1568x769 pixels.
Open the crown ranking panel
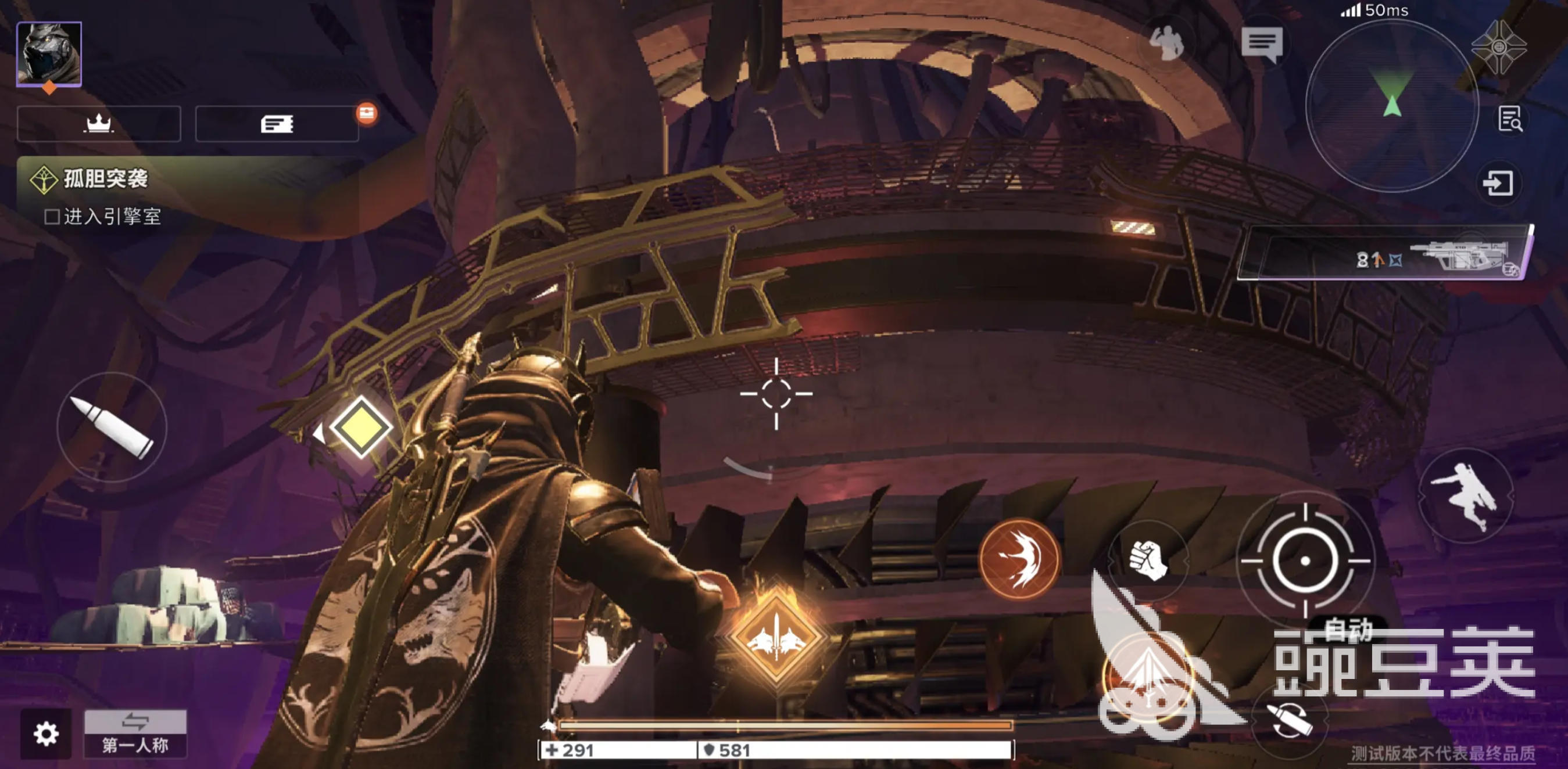click(x=99, y=124)
